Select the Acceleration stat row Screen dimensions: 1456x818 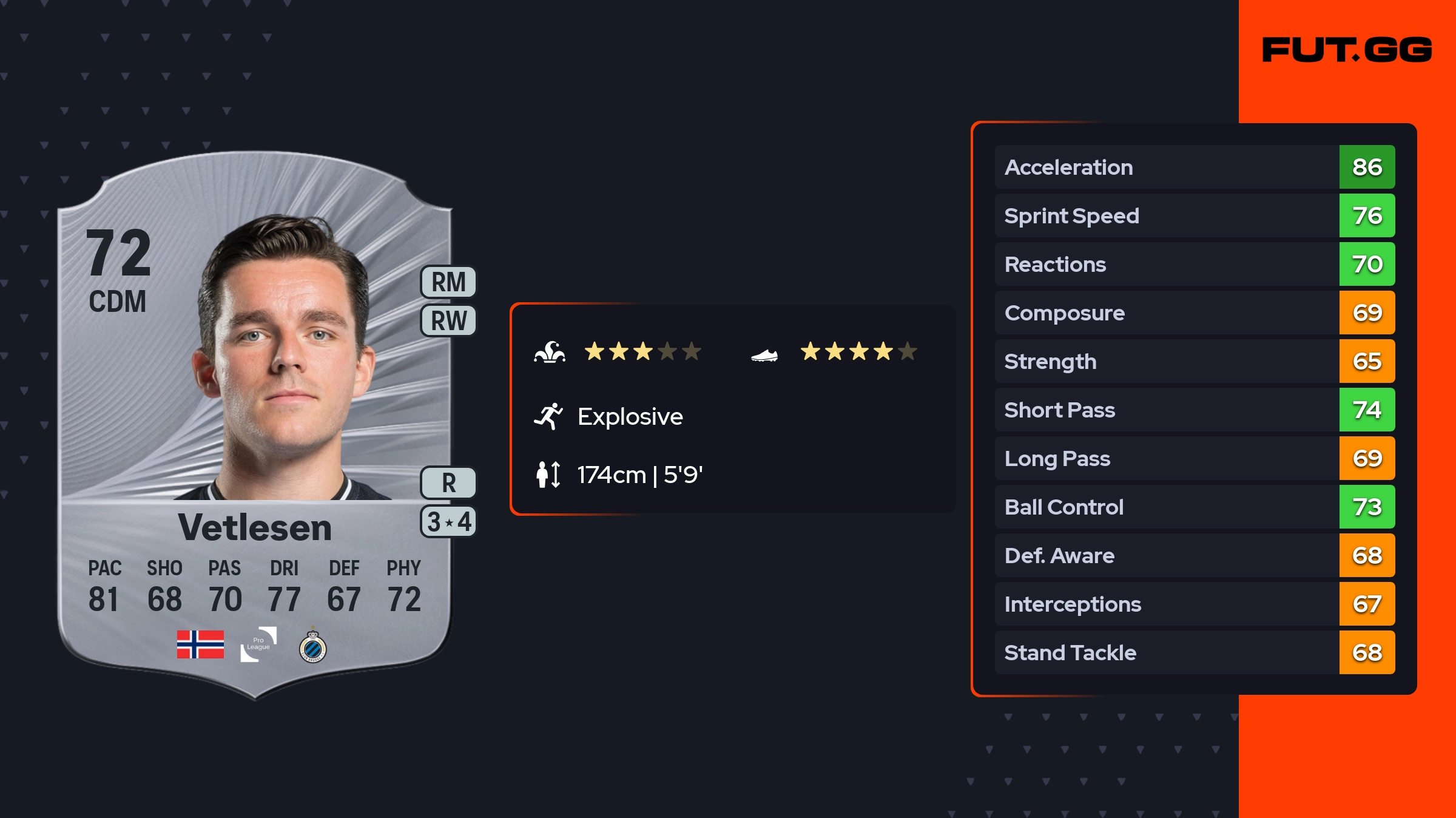tap(1194, 167)
